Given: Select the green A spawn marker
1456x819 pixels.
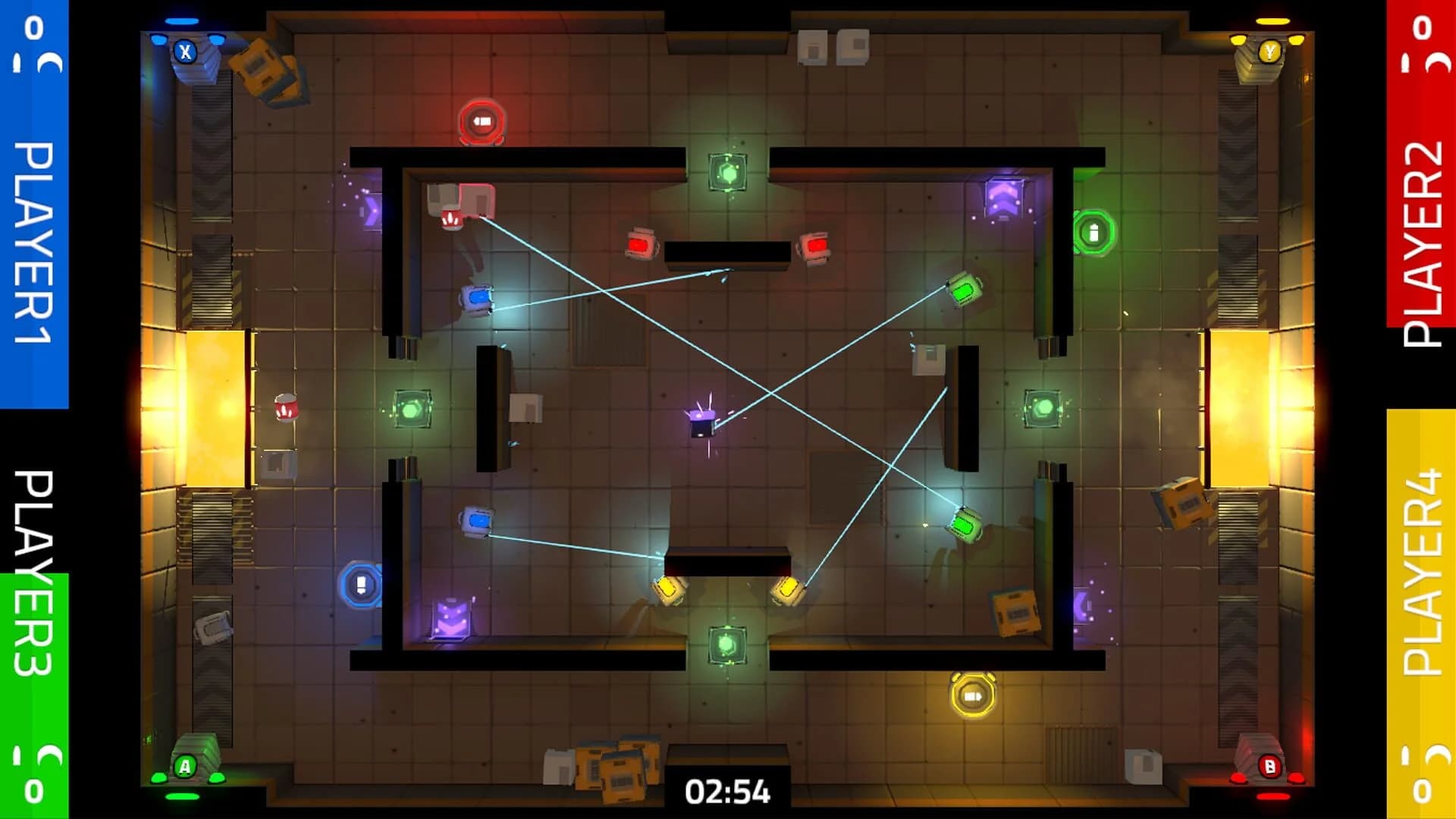Looking at the screenshot, I should (186, 765).
